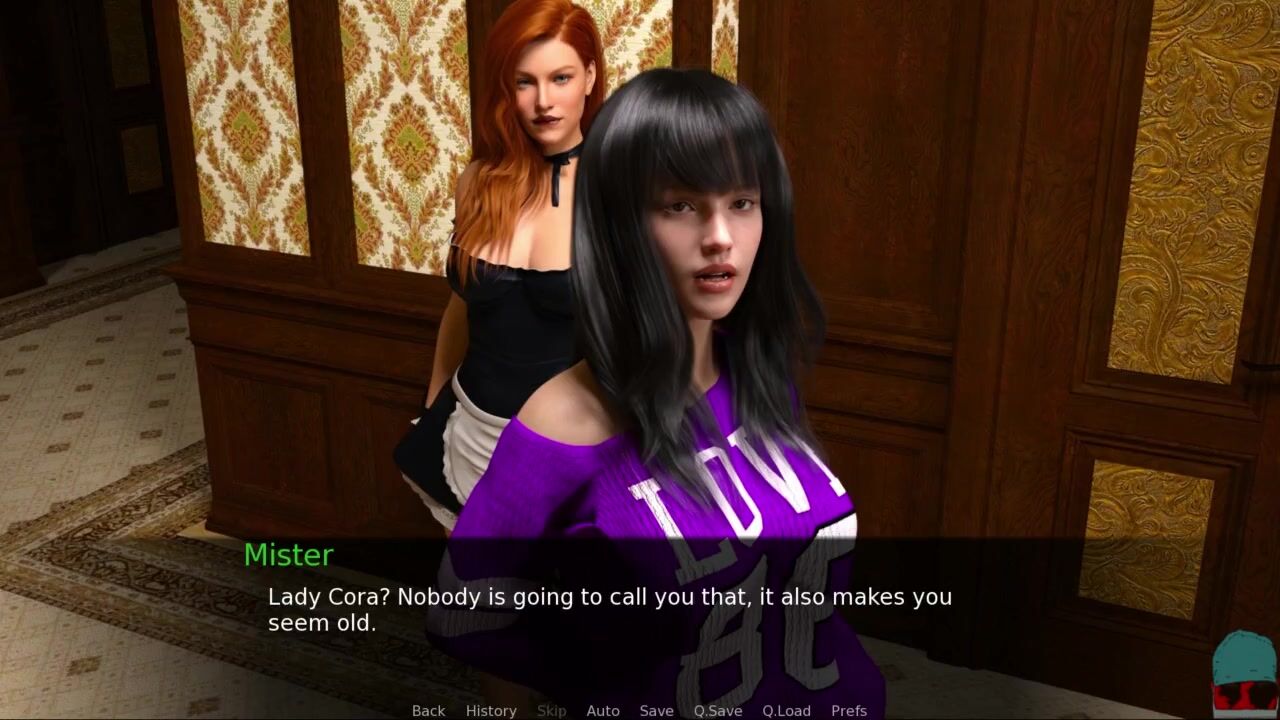Click the teal hat avatar icon
The image size is (1280, 720).
coord(1244,670)
